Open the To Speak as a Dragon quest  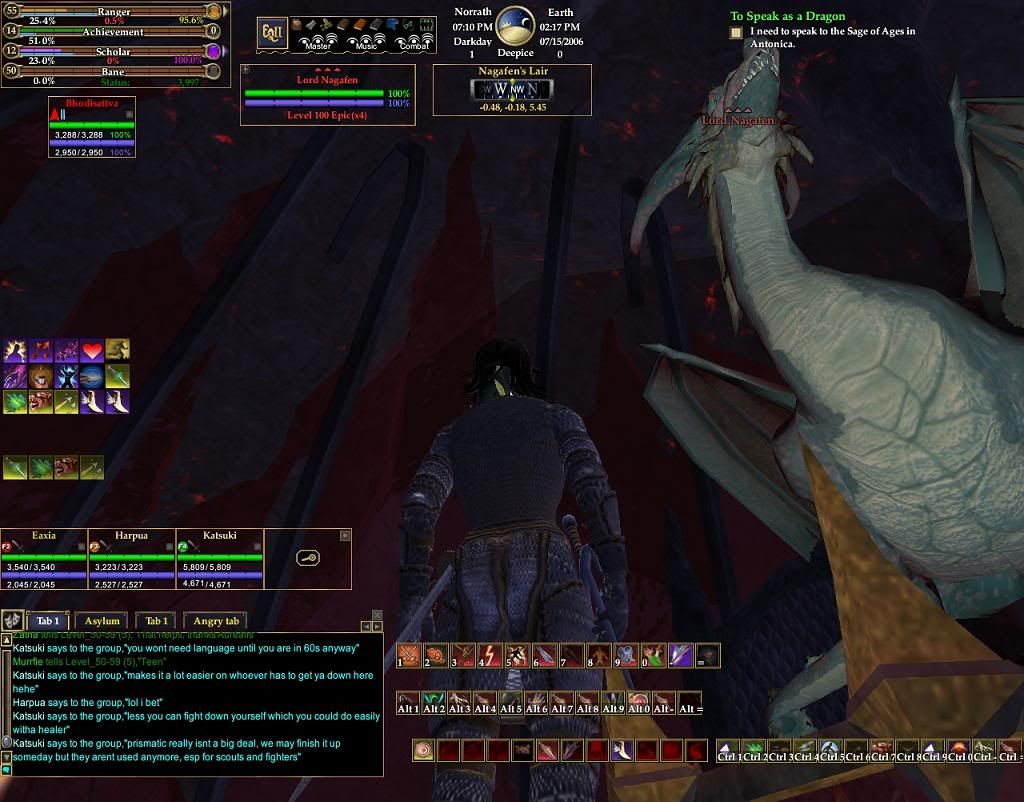coord(787,16)
